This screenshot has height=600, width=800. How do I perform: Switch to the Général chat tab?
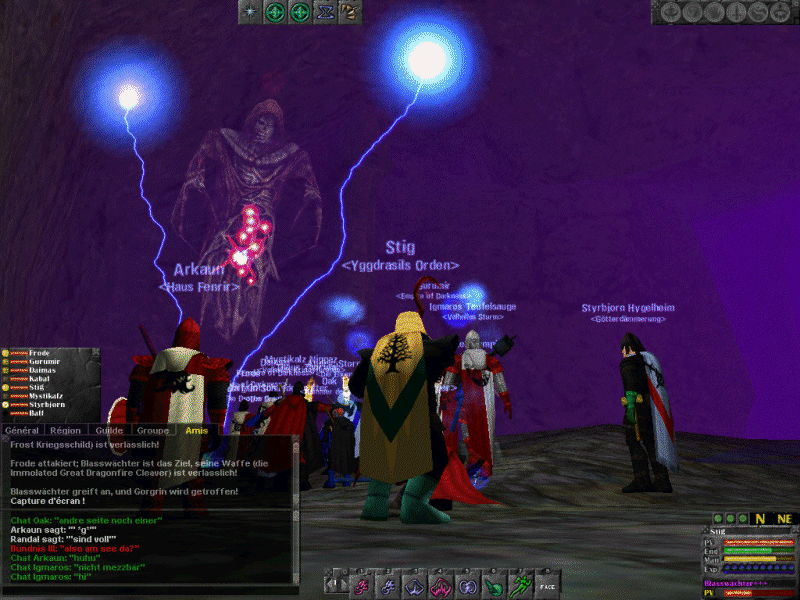click(x=22, y=429)
